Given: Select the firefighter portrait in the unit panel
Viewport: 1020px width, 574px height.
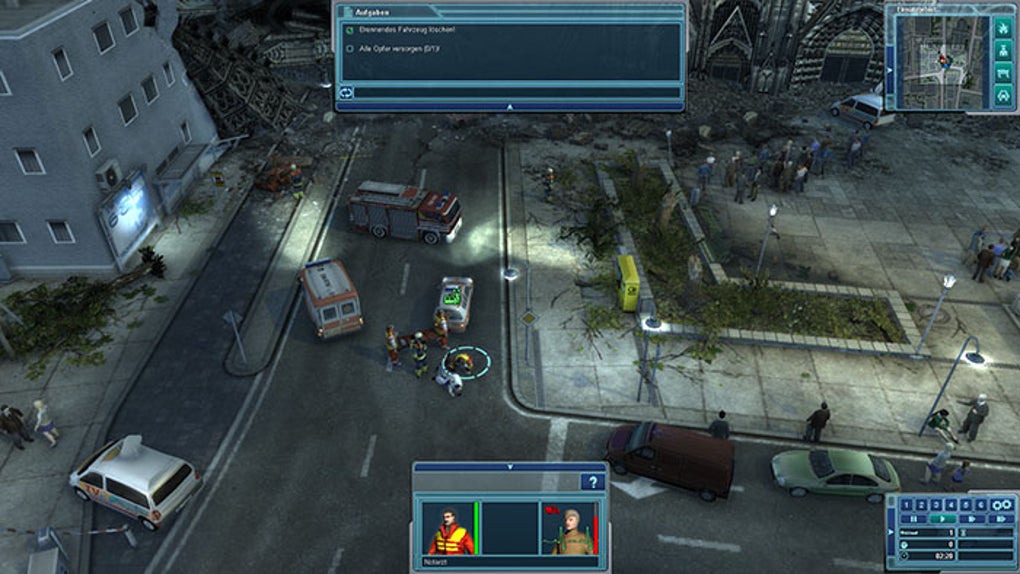Looking at the screenshot, I should (x=567, y=529).
